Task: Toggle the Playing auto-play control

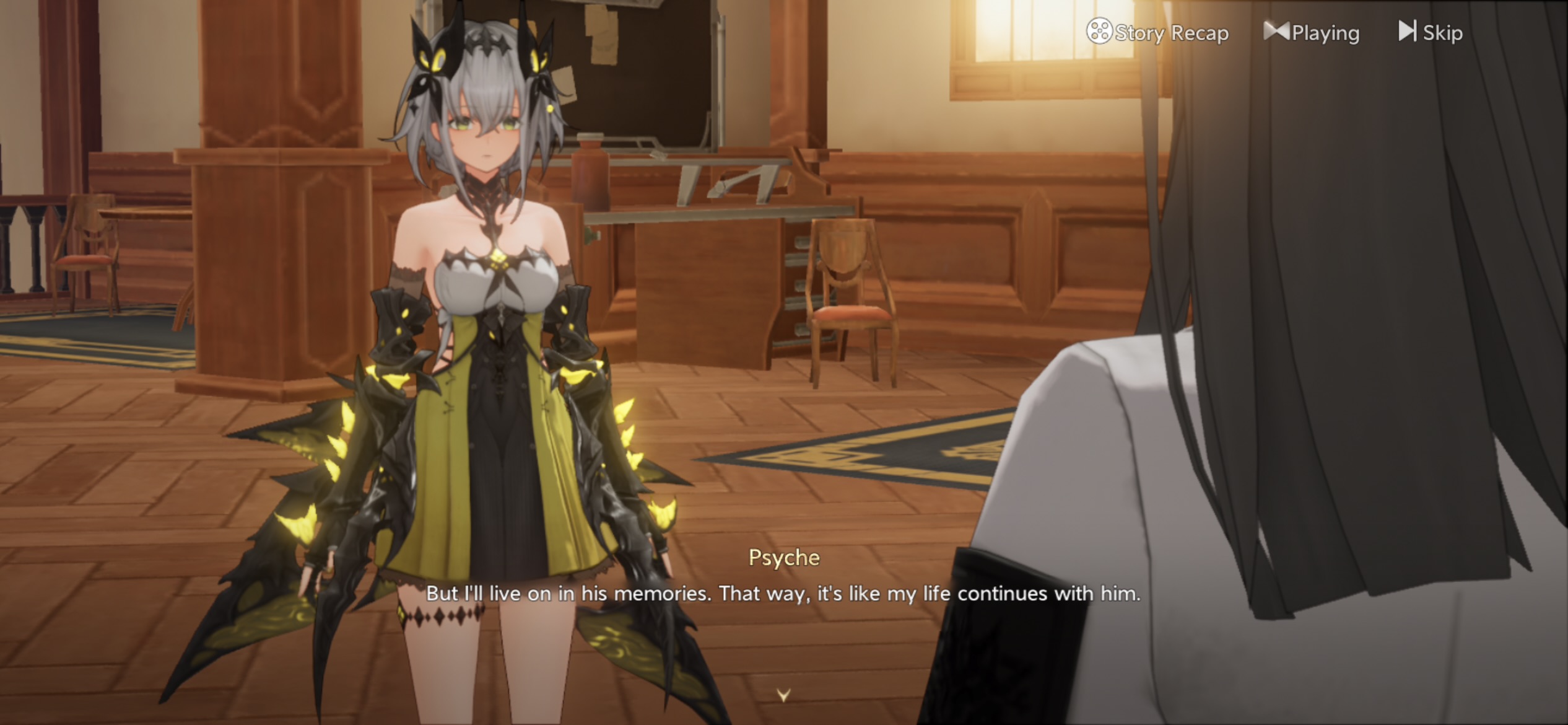Action: (1312, 32)
